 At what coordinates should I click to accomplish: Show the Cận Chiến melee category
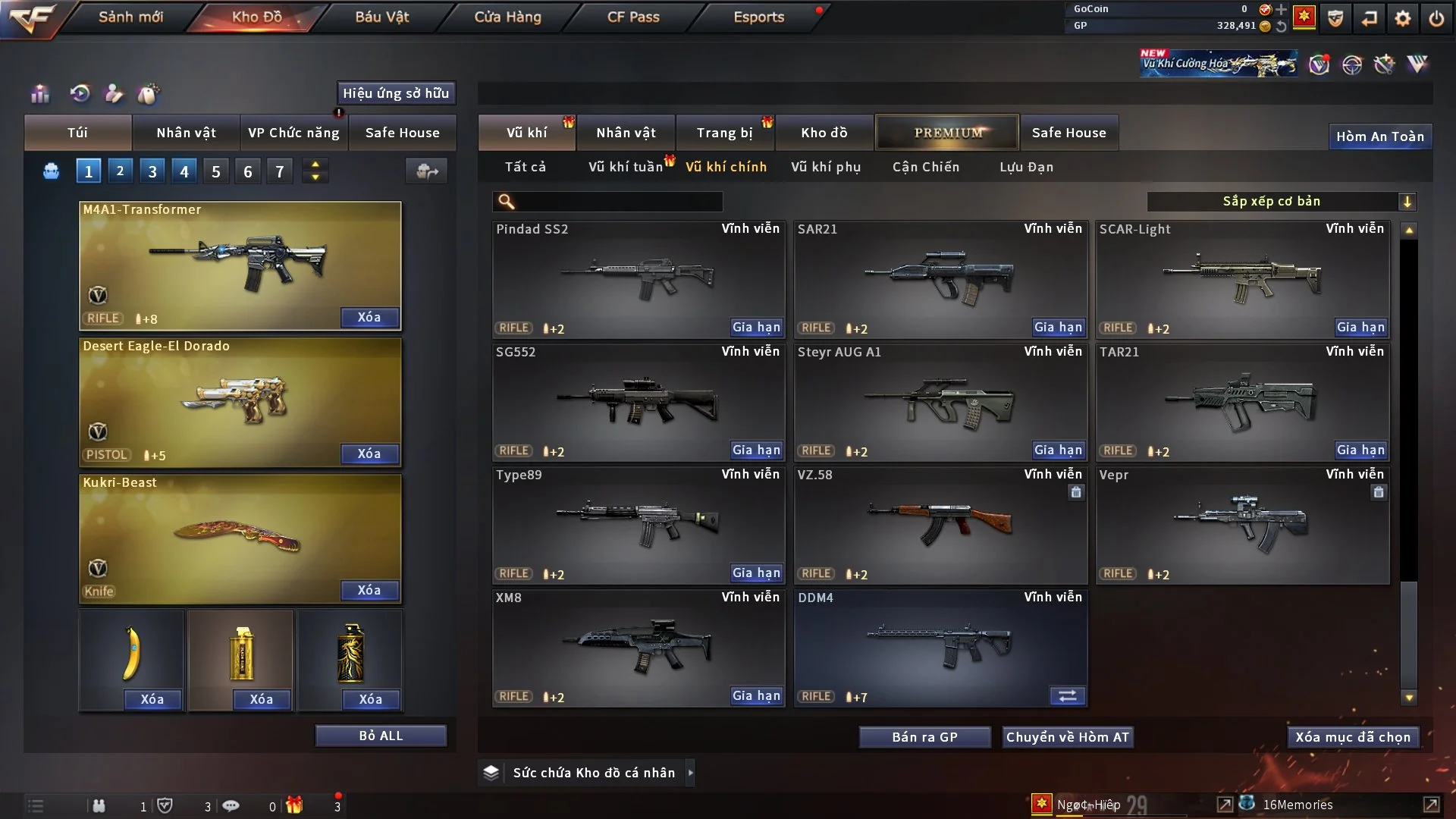(x=925, y=167)
